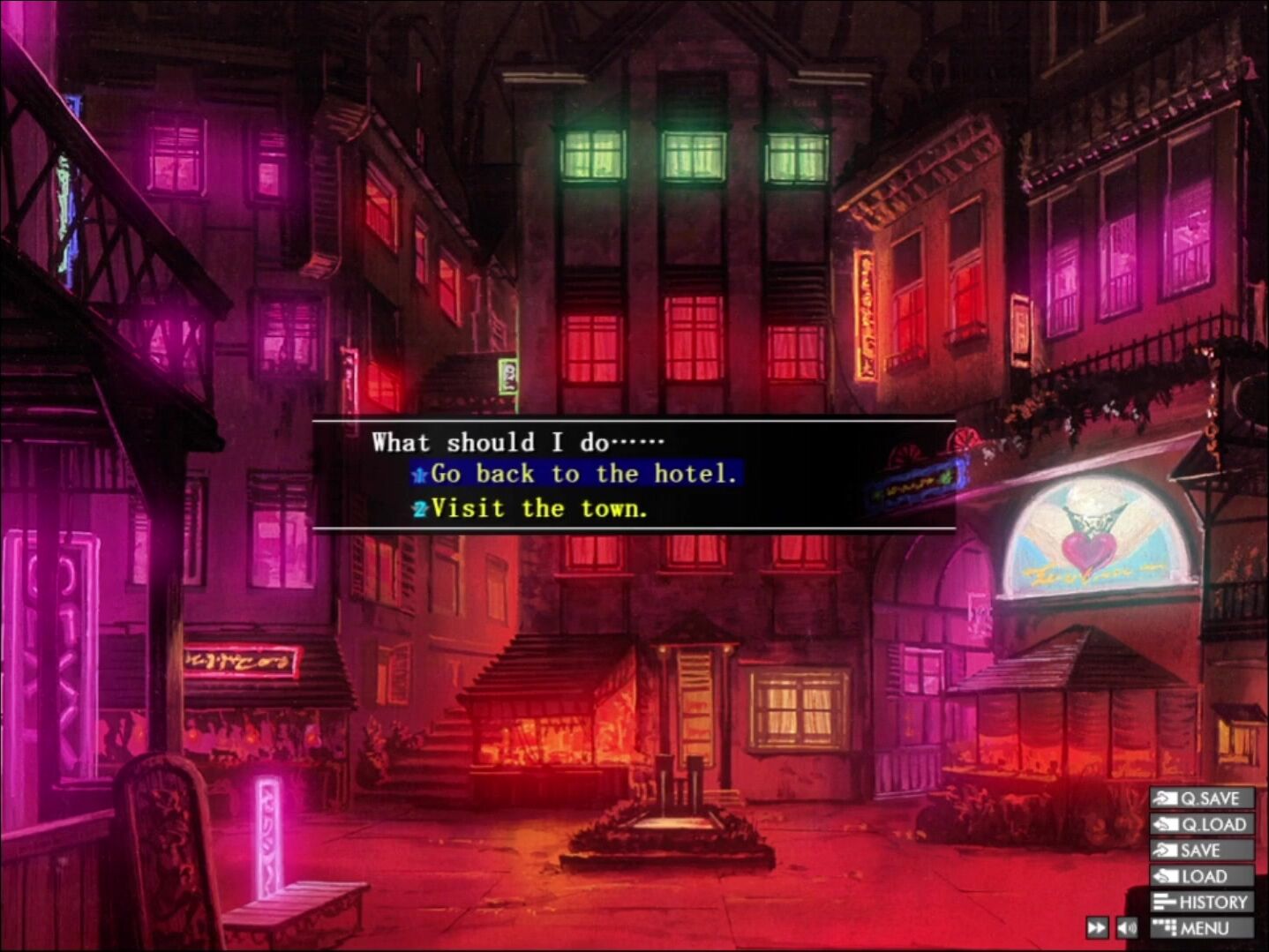Quick load using Q.LOAD button
This screenshot has width=1269, height=952.
1202,824
